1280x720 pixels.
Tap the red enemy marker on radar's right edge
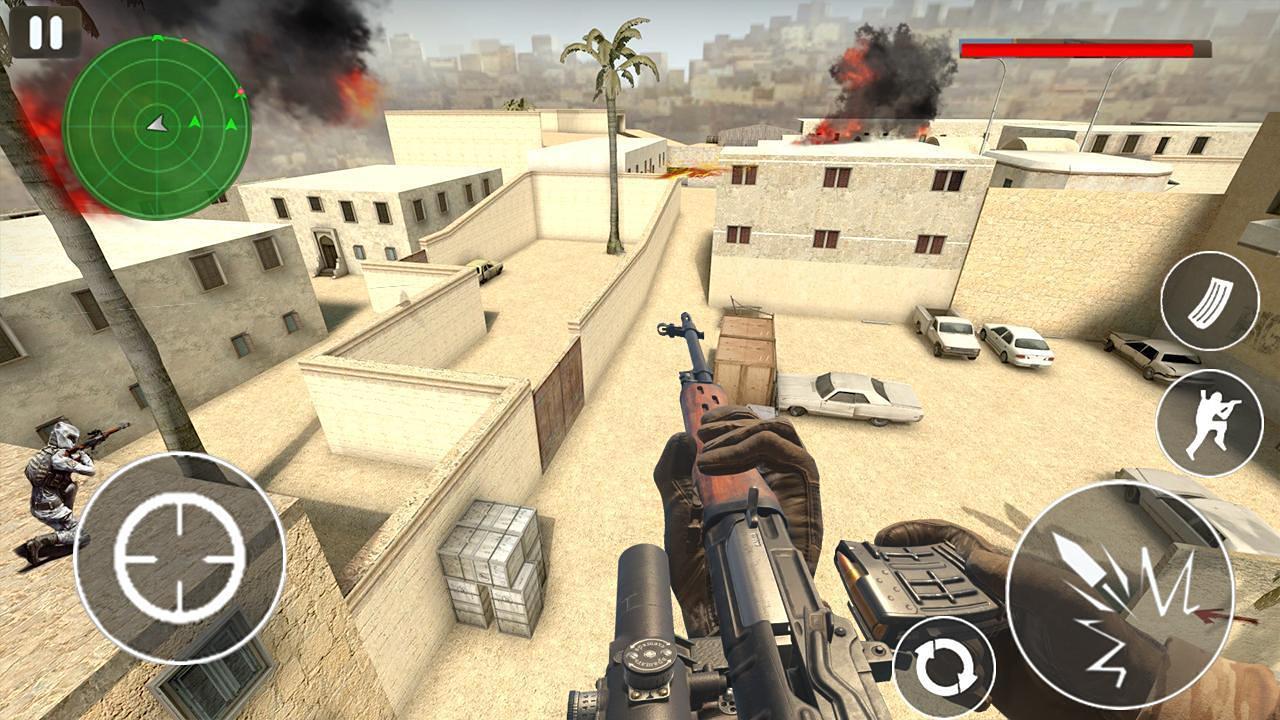point(241,90)
